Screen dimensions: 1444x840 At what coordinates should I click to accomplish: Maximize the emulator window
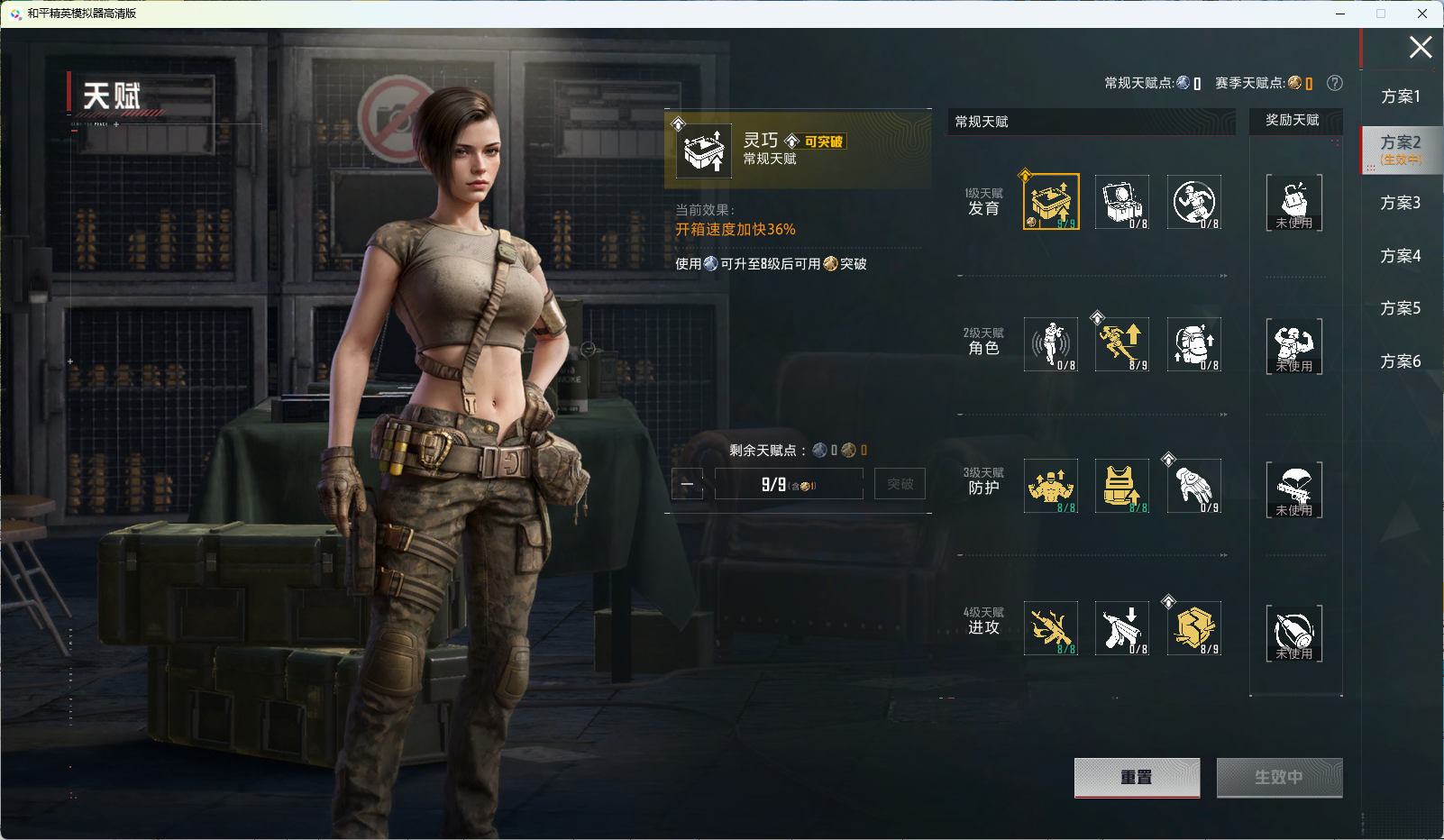1381,14
